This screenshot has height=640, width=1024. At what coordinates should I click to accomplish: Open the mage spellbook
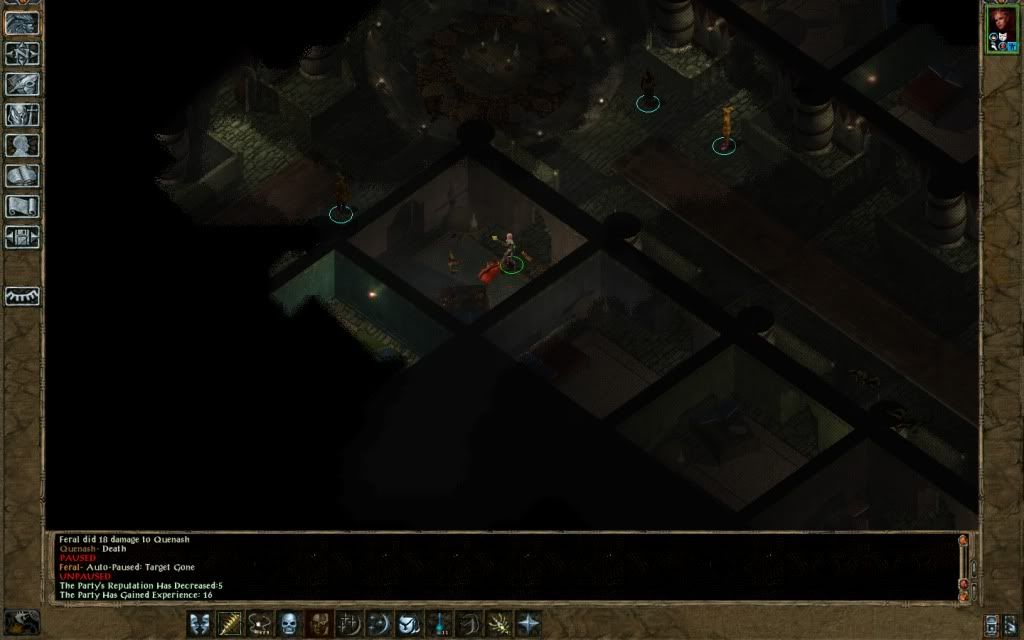tap(22, 177)
